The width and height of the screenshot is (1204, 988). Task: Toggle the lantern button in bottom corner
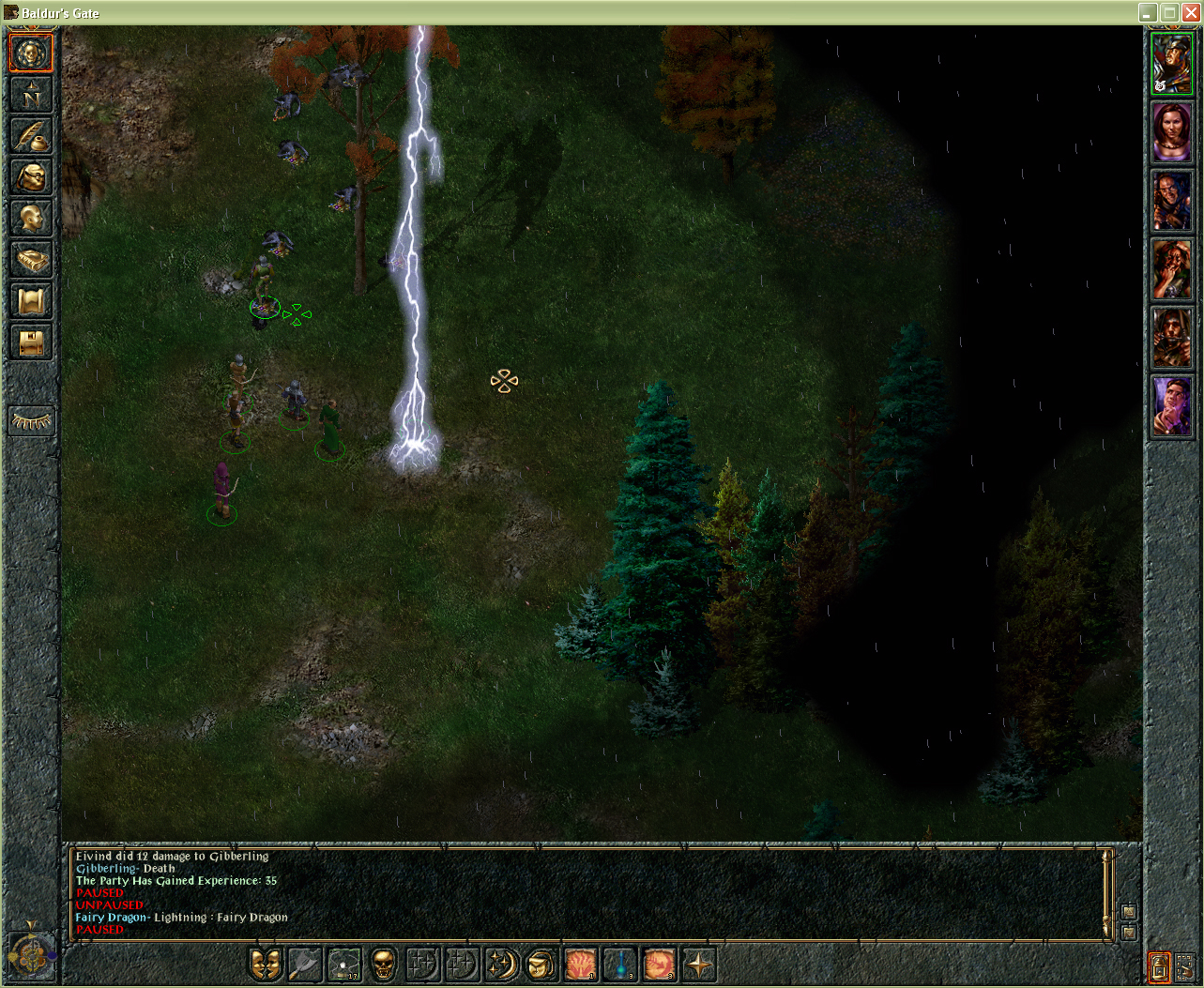1159,967
